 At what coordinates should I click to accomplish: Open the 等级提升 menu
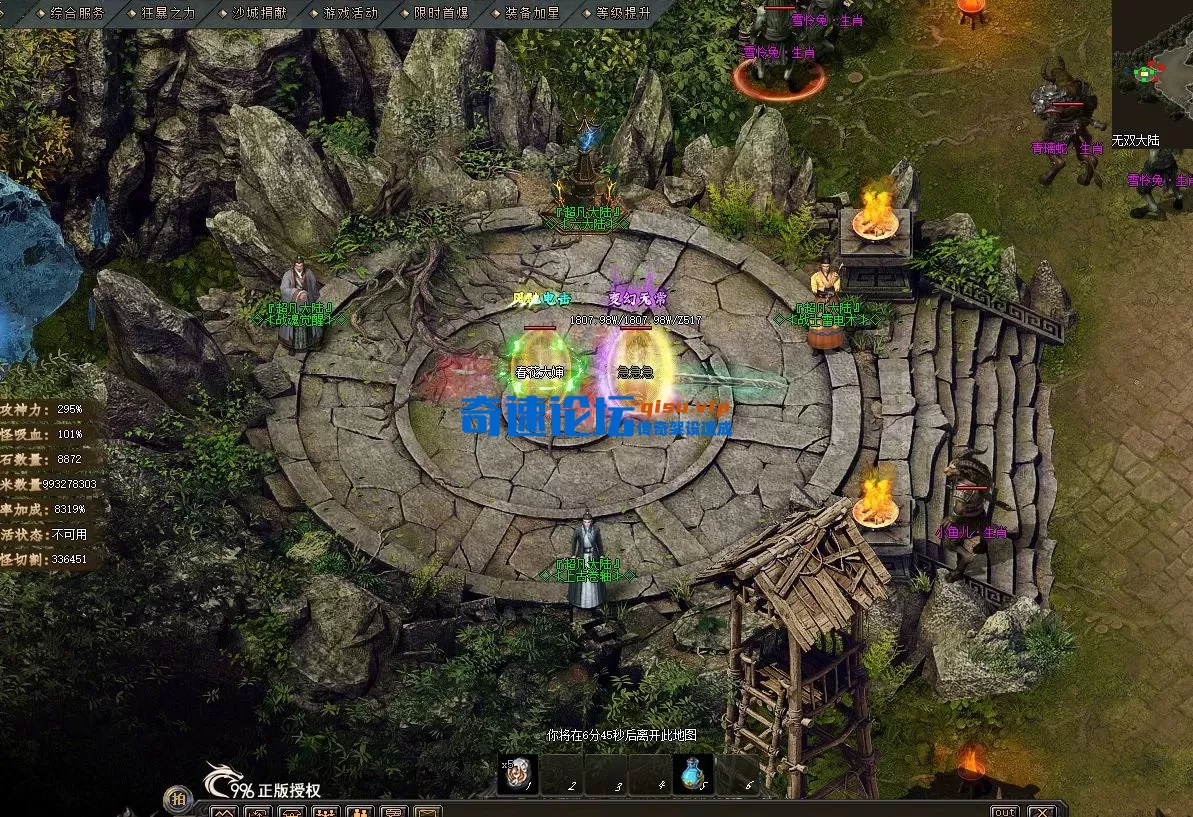(622, 13)
